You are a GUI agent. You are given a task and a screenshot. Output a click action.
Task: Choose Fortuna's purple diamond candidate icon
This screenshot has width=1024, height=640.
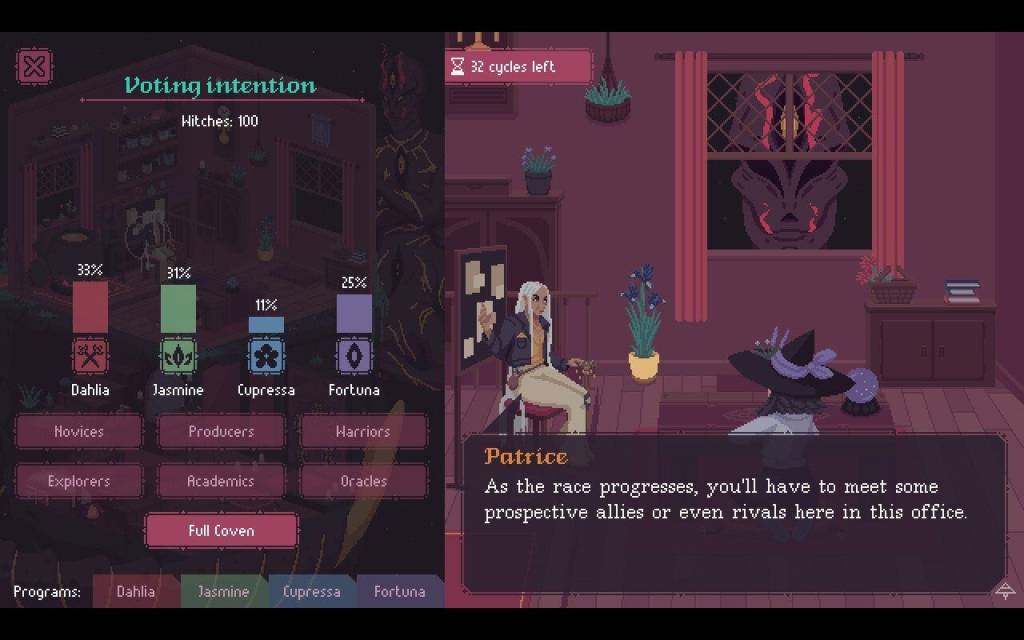point(354,355)
